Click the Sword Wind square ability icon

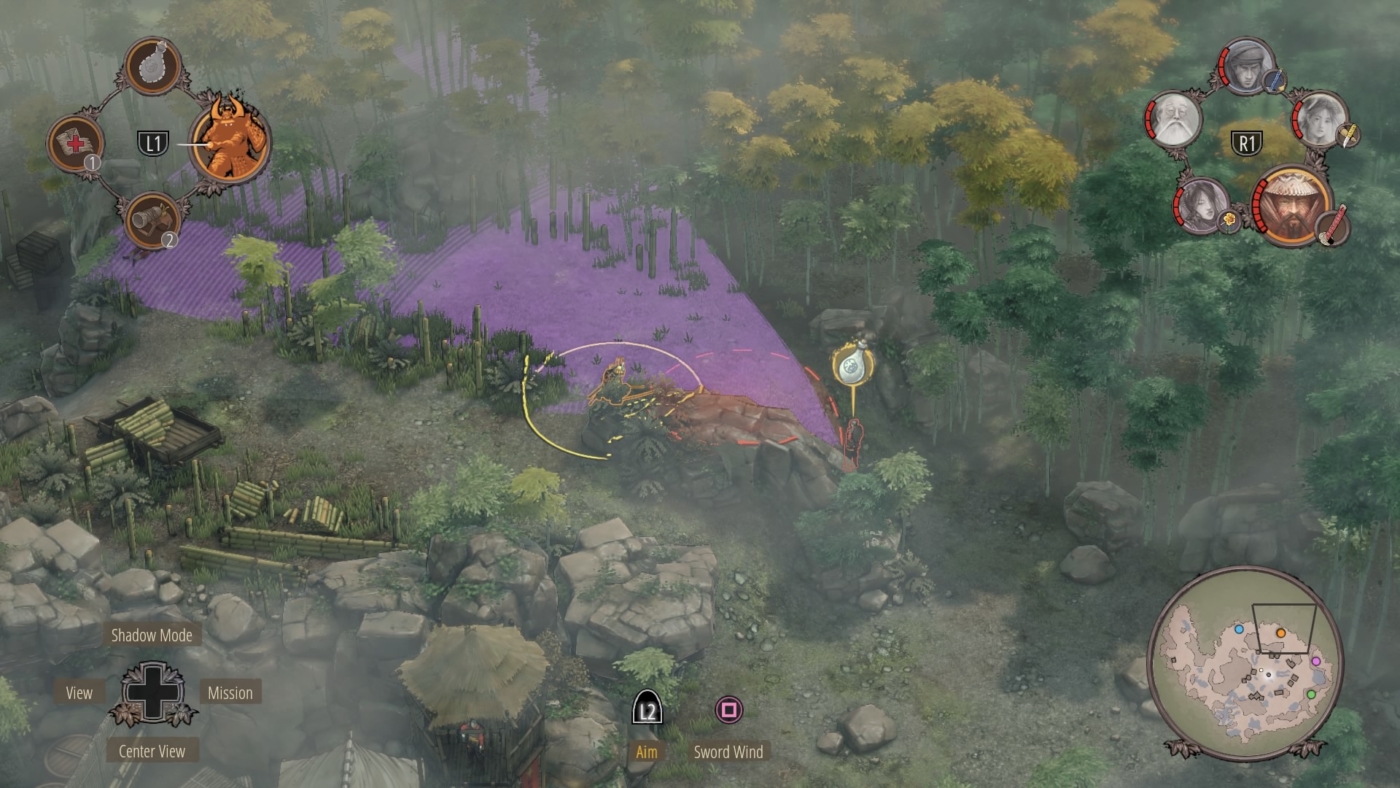pos(728,710)
